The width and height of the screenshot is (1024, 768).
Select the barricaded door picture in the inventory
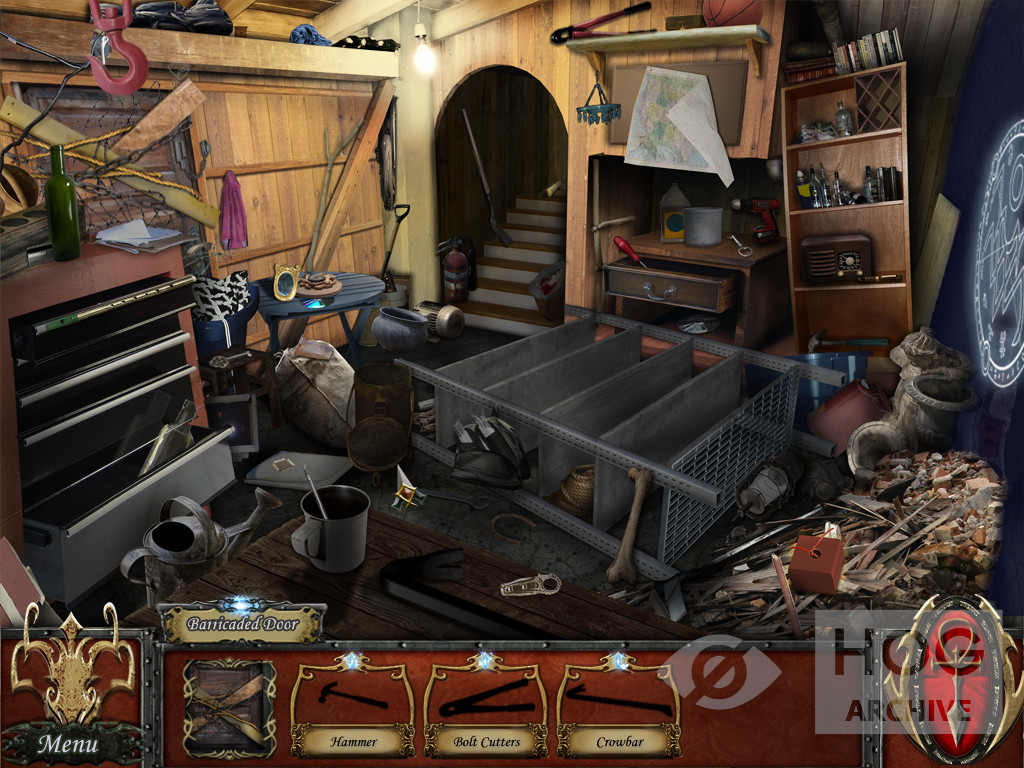(229, 707)
